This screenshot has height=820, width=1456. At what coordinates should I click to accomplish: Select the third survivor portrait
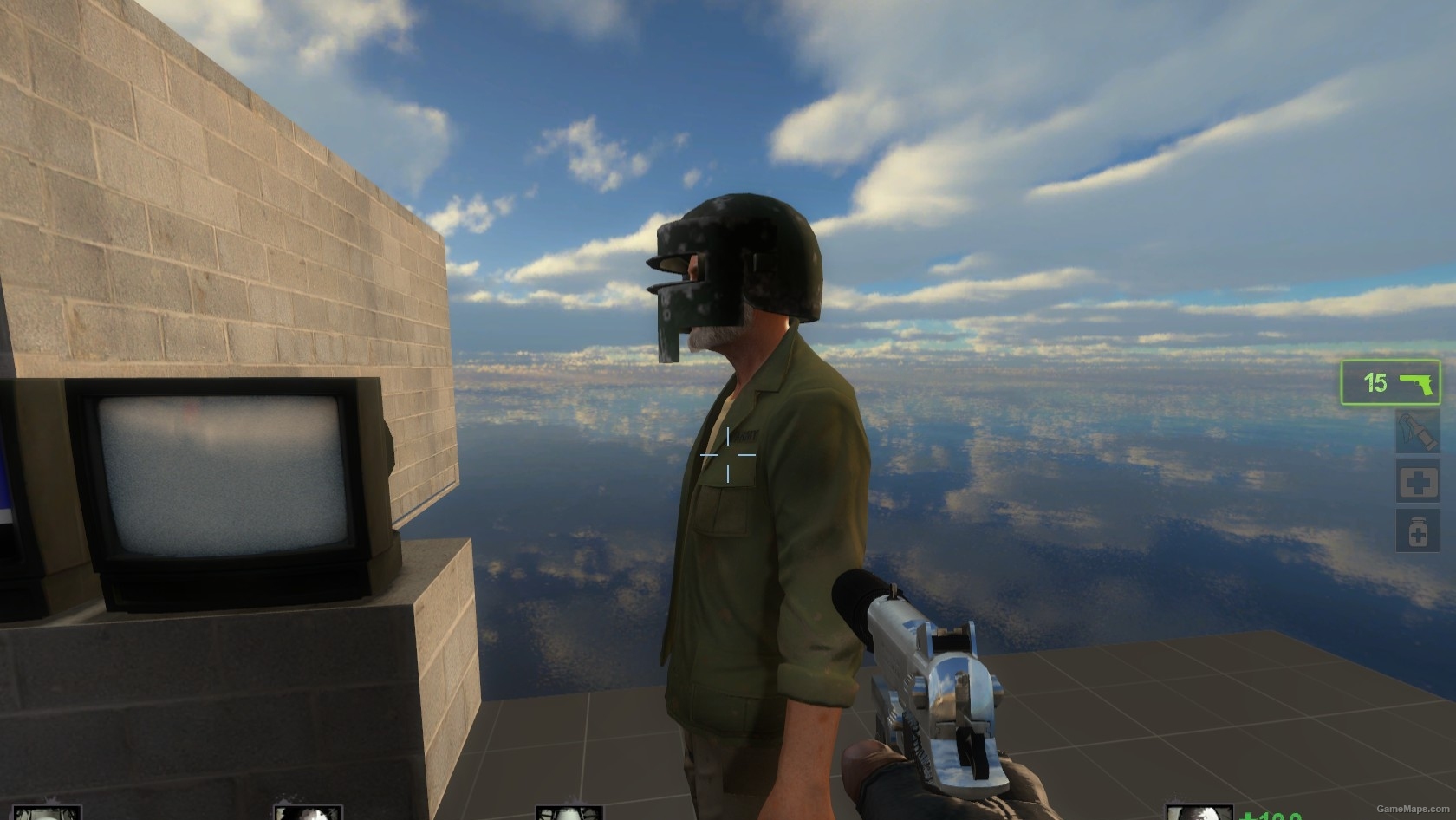[x=568, y=811]
